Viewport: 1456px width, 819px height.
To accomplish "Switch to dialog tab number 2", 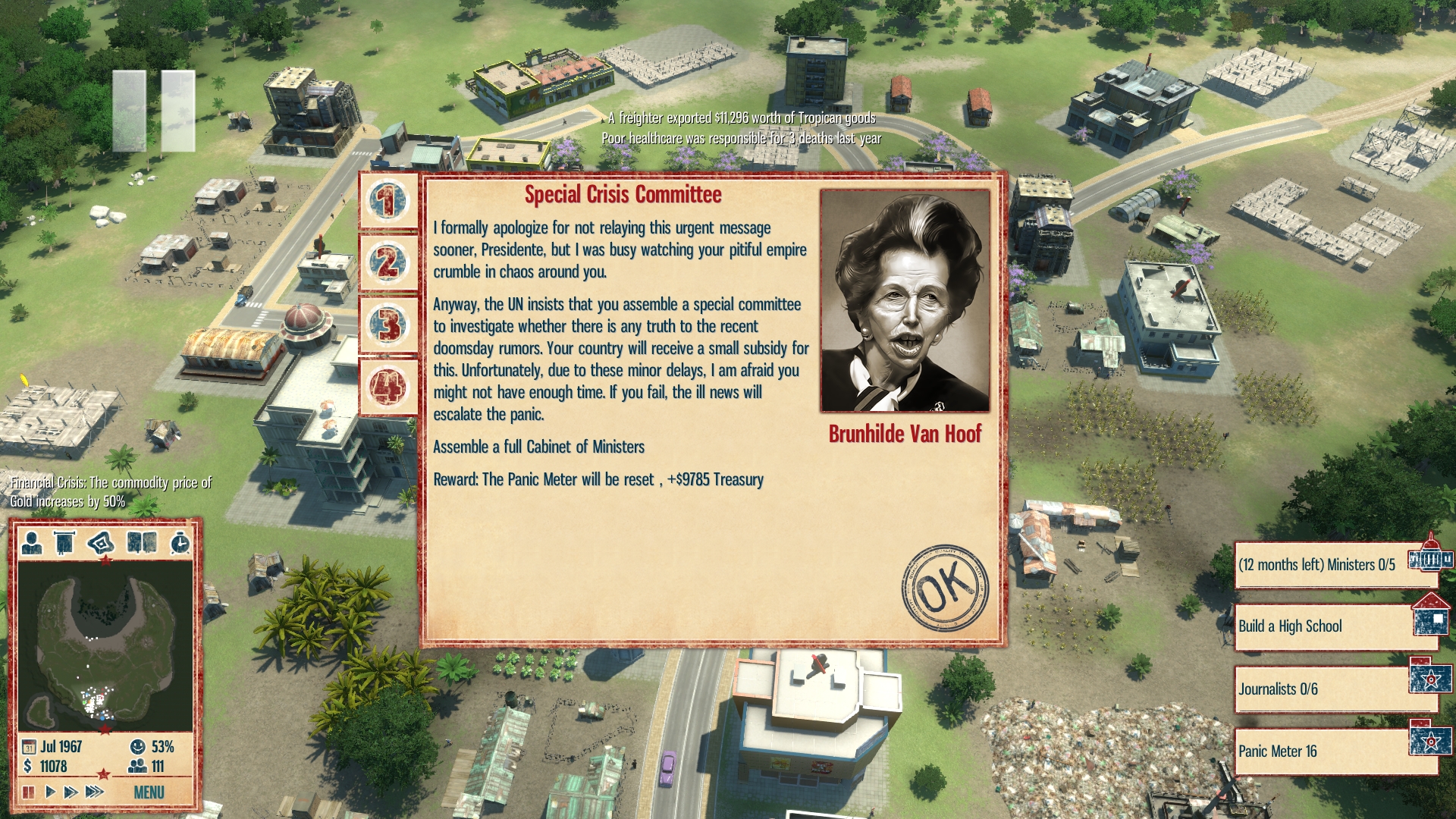I will click(x=388, y=263).
